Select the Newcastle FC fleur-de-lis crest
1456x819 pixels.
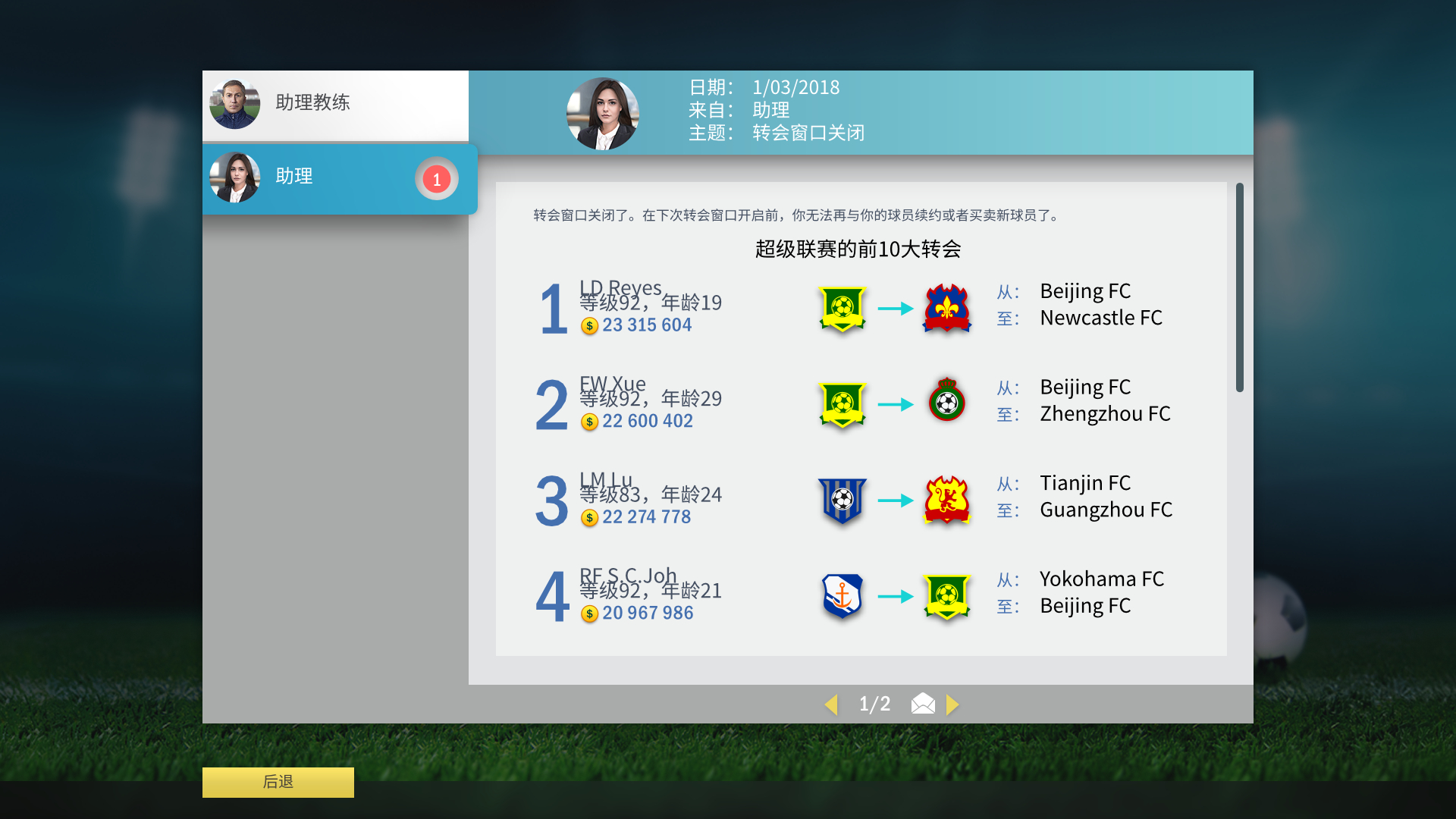(x=946, y=309)
